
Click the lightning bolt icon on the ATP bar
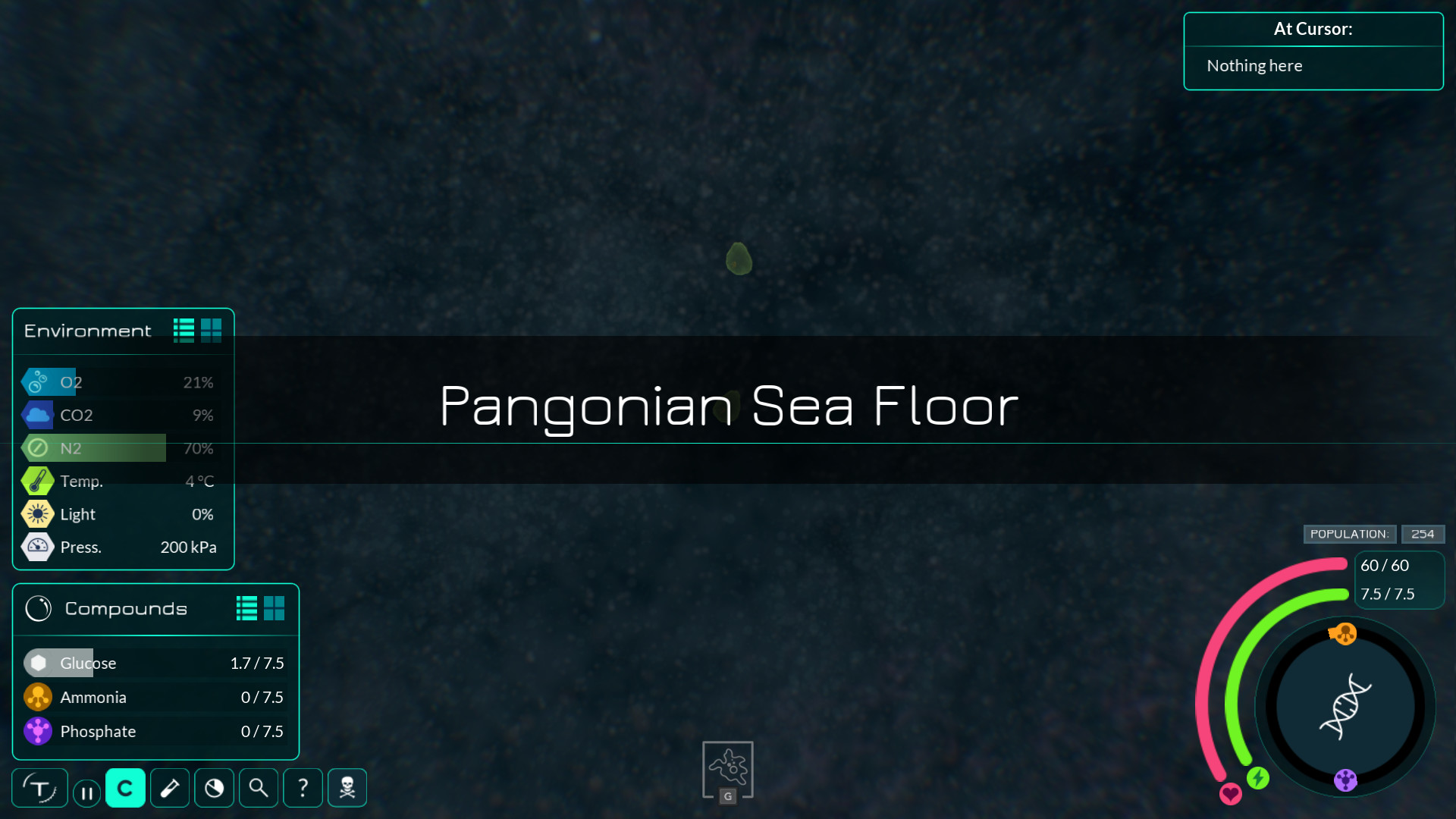[1258, 777]
